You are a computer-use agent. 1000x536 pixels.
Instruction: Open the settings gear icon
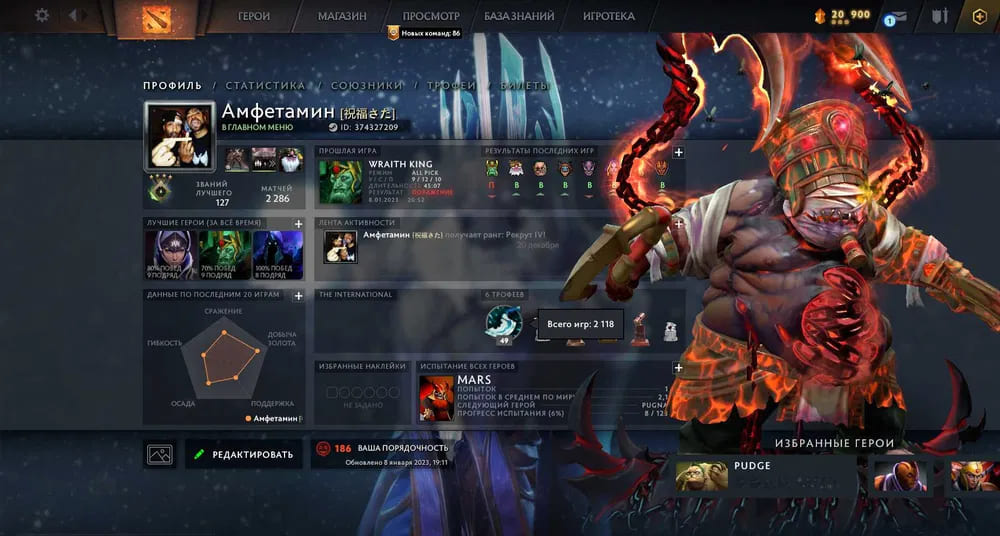[42, 15]
